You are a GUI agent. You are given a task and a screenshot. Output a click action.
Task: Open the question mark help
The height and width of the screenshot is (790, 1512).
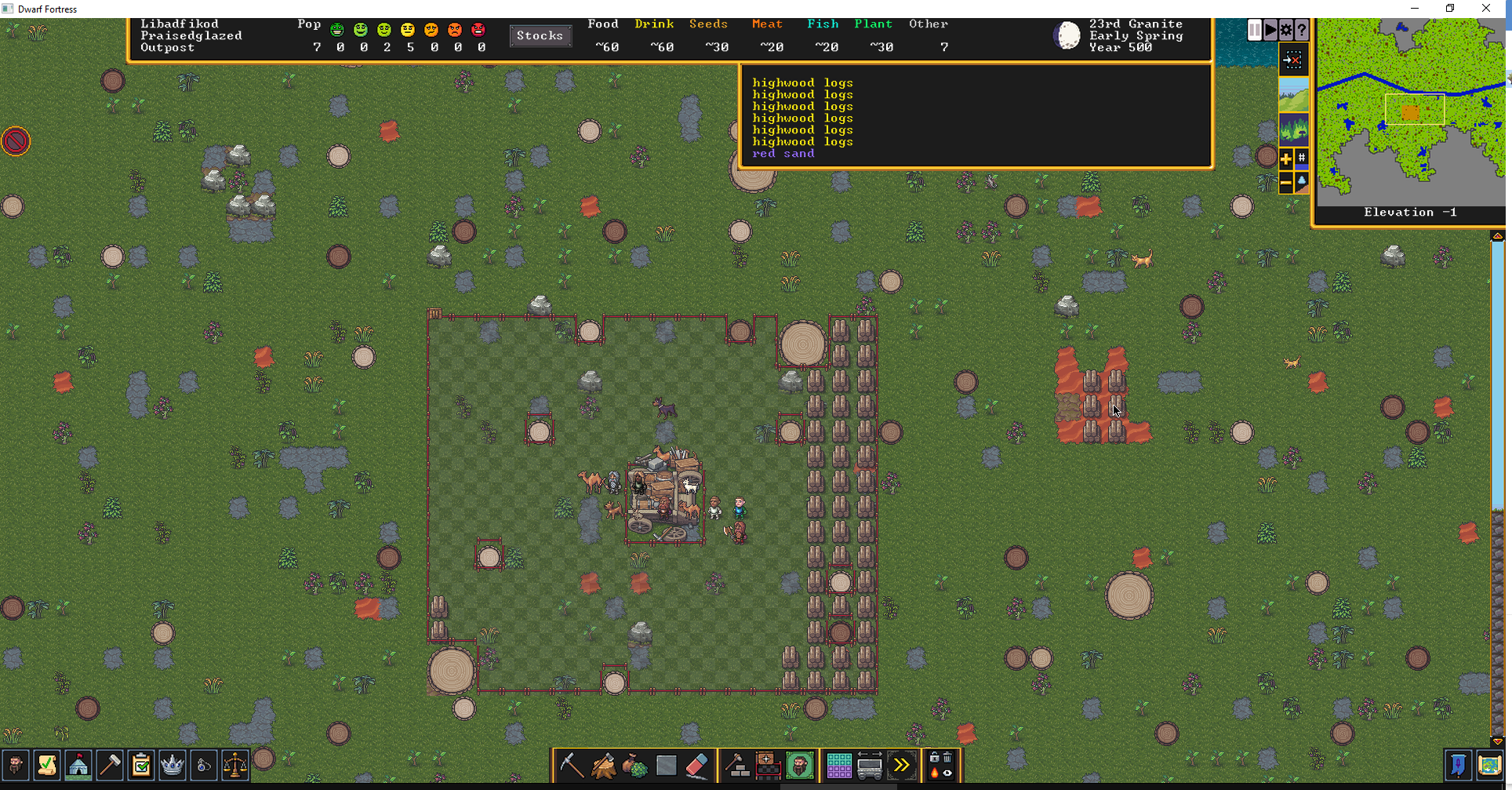point(1302,31)
